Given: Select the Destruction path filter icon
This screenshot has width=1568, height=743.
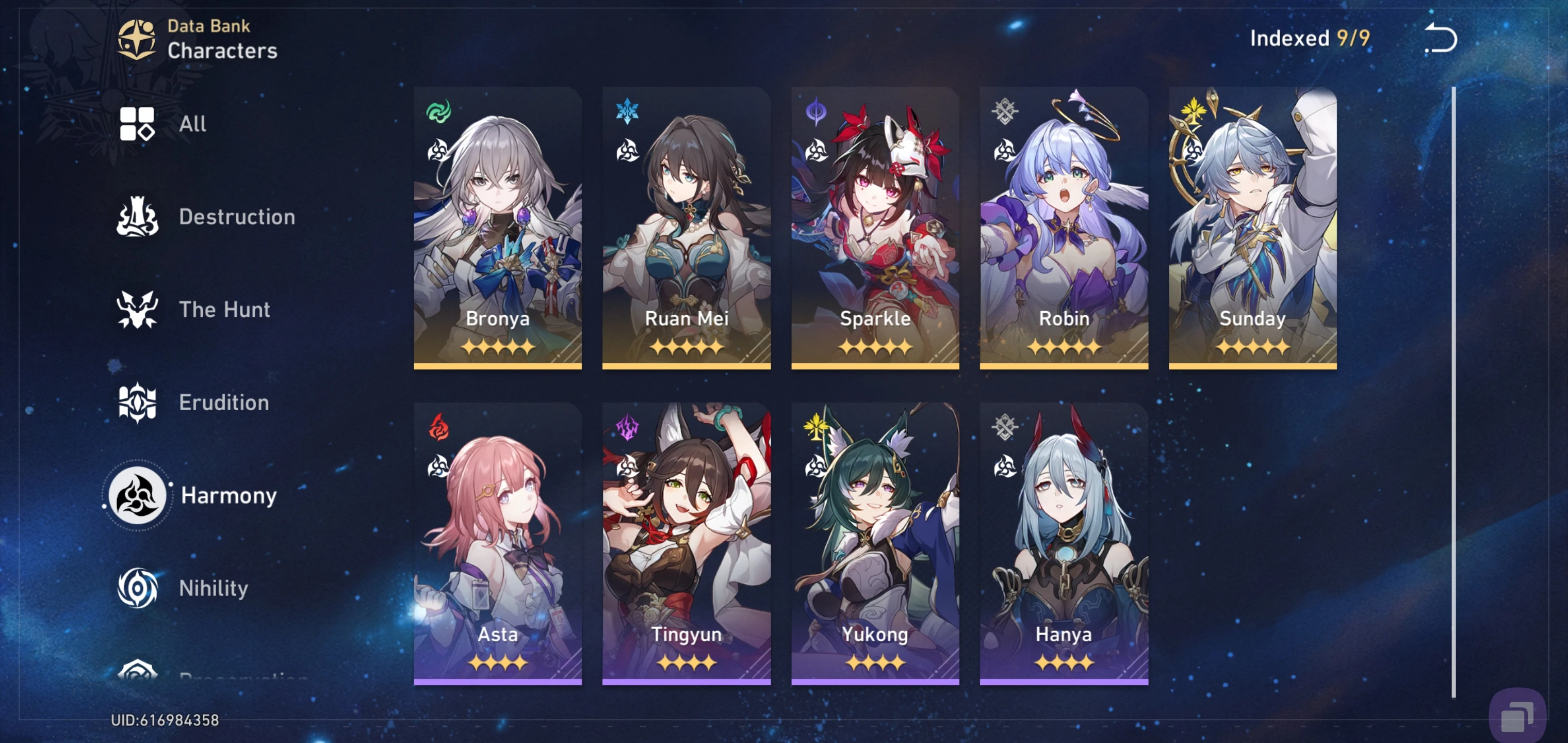Looking at the screenshot, I should tap(139, 216).
